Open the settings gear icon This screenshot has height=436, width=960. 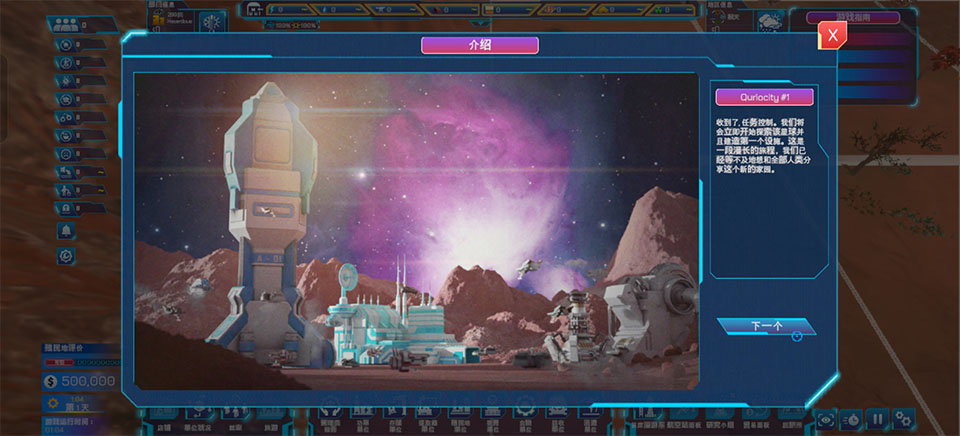point(903,419)
